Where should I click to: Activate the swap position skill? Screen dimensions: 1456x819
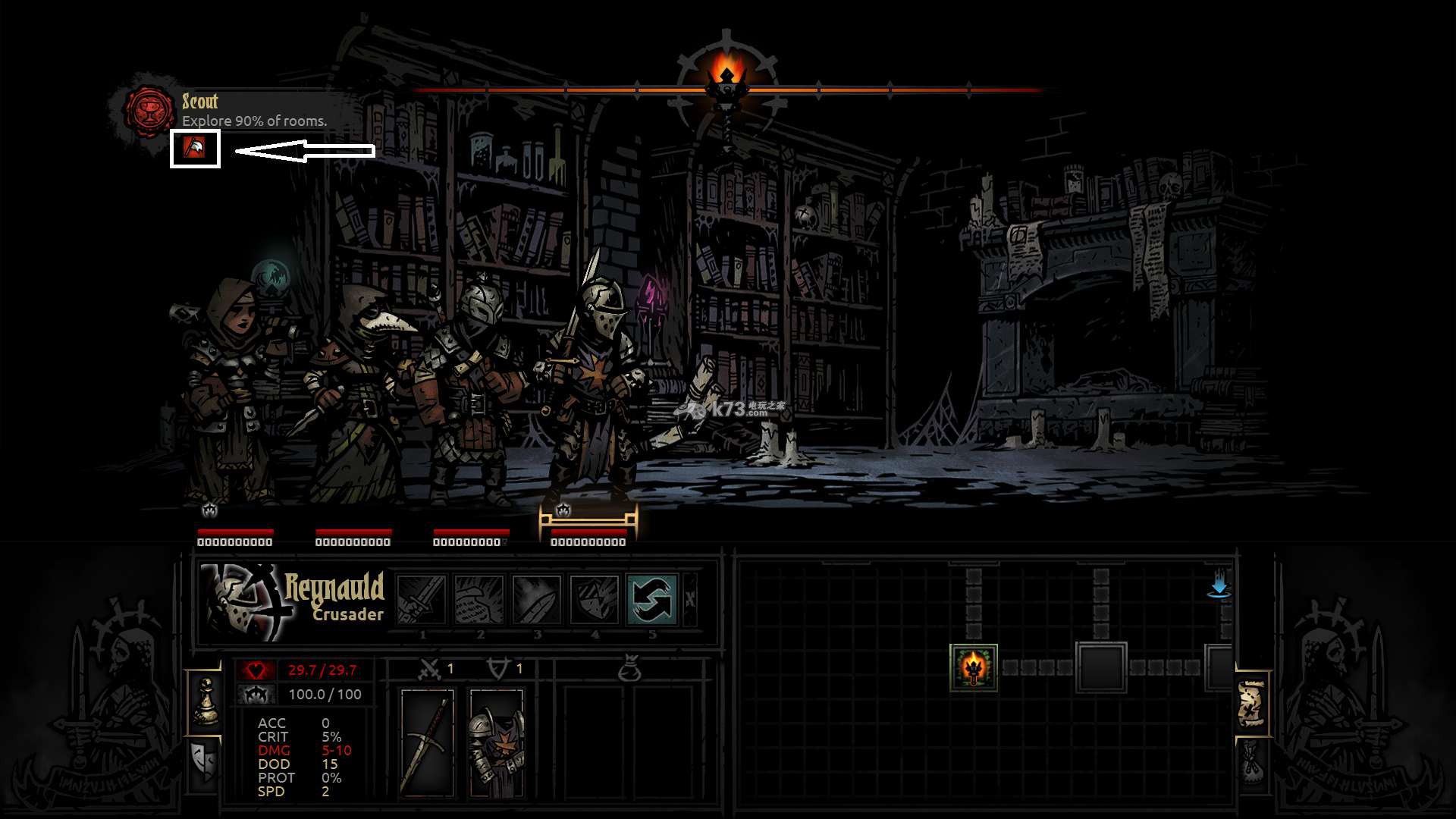click(652, 599)
